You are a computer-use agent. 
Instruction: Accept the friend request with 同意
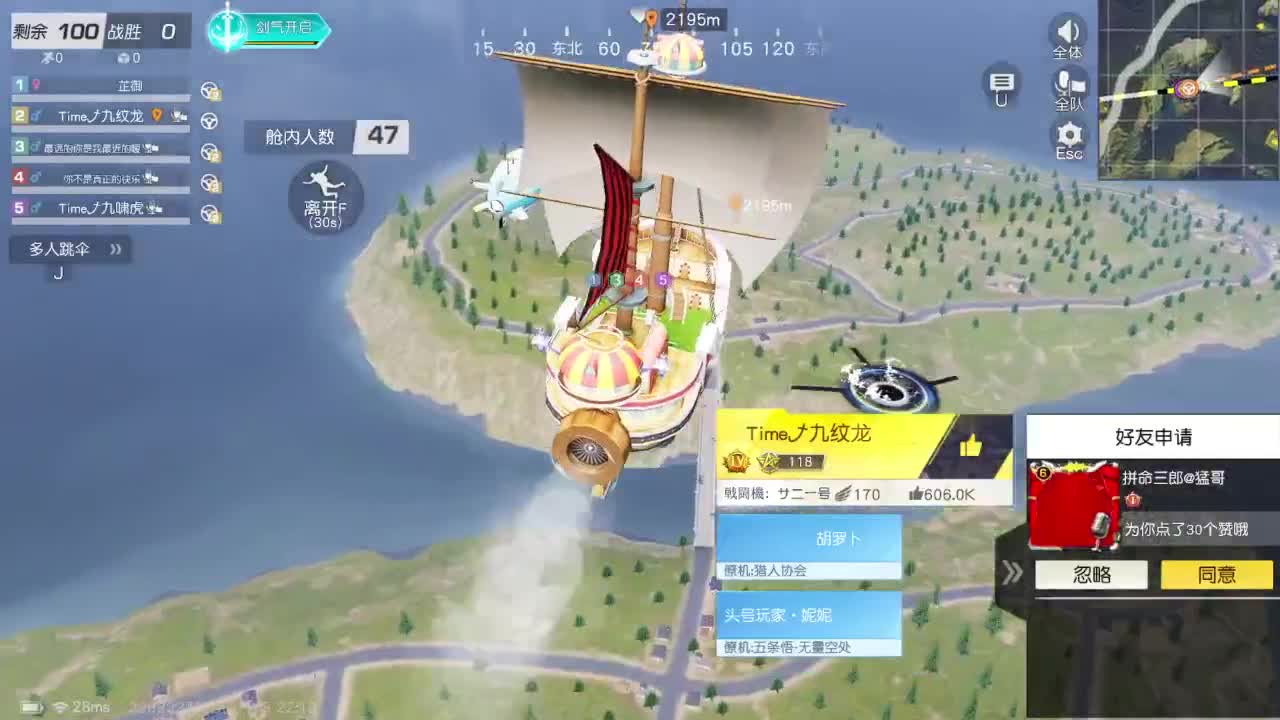[1216, 574]
